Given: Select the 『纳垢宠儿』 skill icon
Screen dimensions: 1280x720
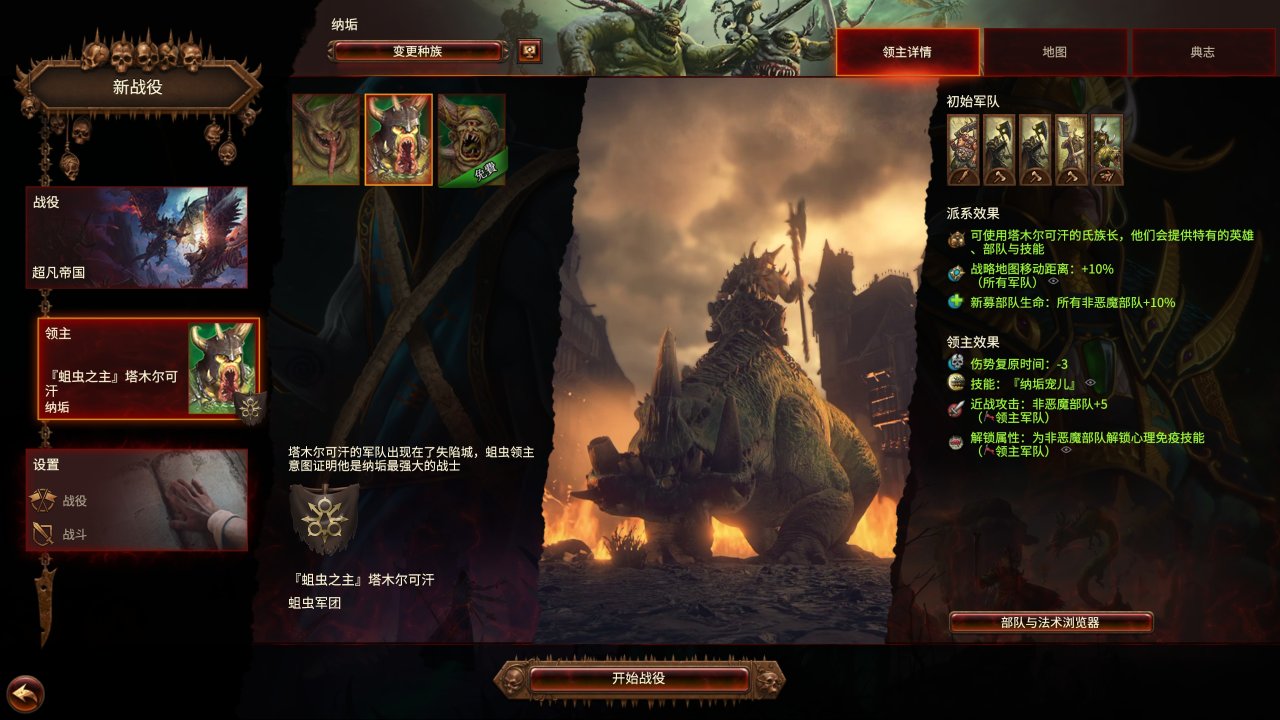Looking at the screenshot, I should pos(956,382).
